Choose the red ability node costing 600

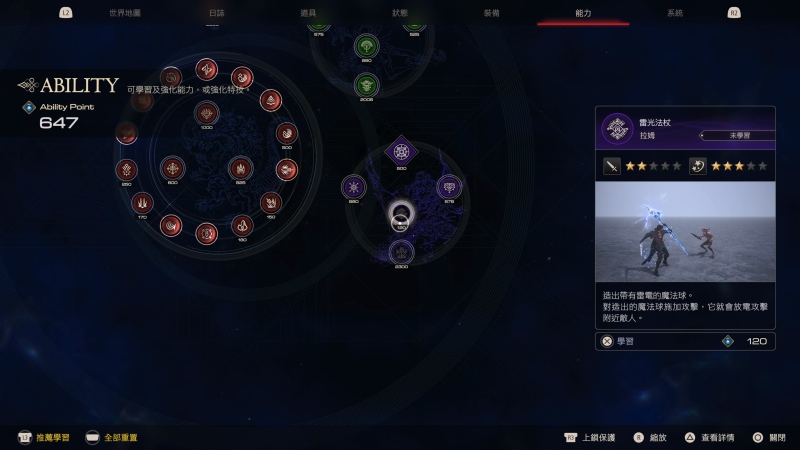173,167
